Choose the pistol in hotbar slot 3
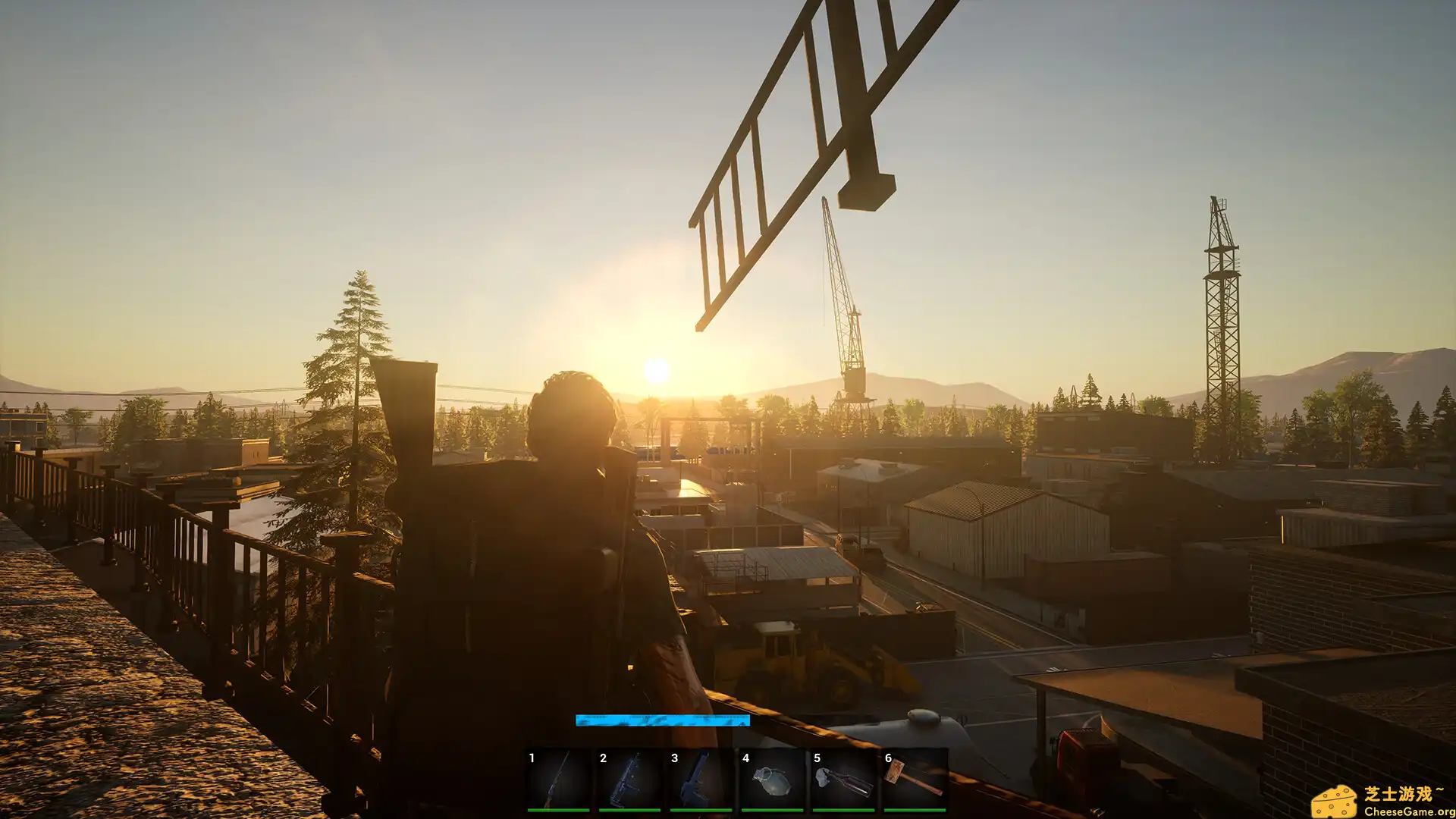 [x=701, y=780]
